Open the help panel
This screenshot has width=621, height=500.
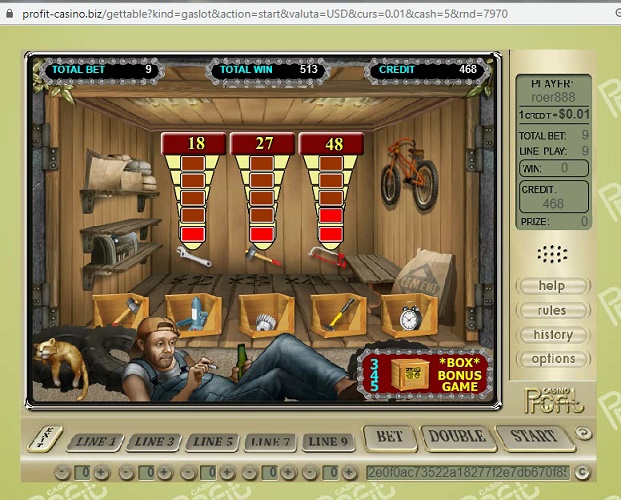pyautogui.click(x=552, y=286)
